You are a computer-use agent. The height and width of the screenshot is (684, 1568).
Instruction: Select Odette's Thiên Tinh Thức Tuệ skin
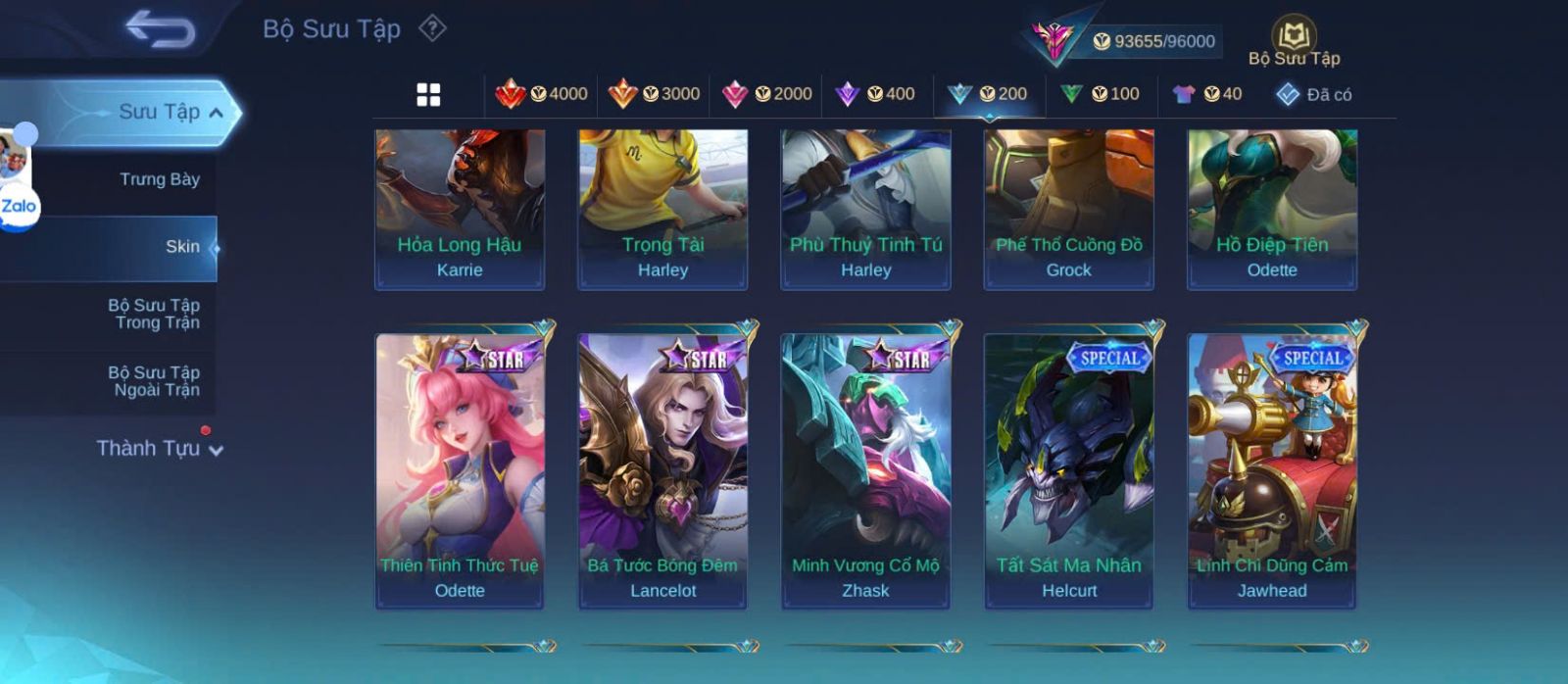click(460, 470)
